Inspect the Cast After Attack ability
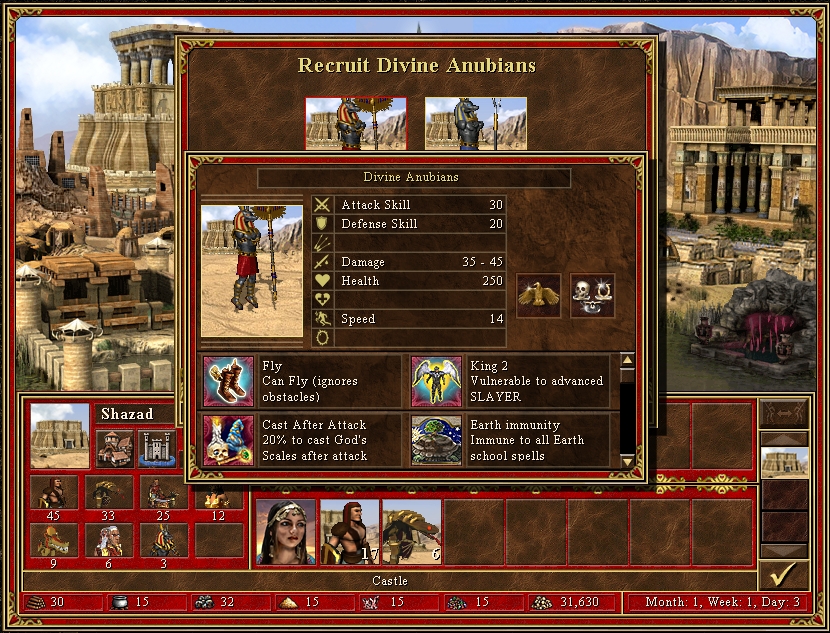This screenshot has width=830, height=633. pyautogui.click(x=229, y=440)
